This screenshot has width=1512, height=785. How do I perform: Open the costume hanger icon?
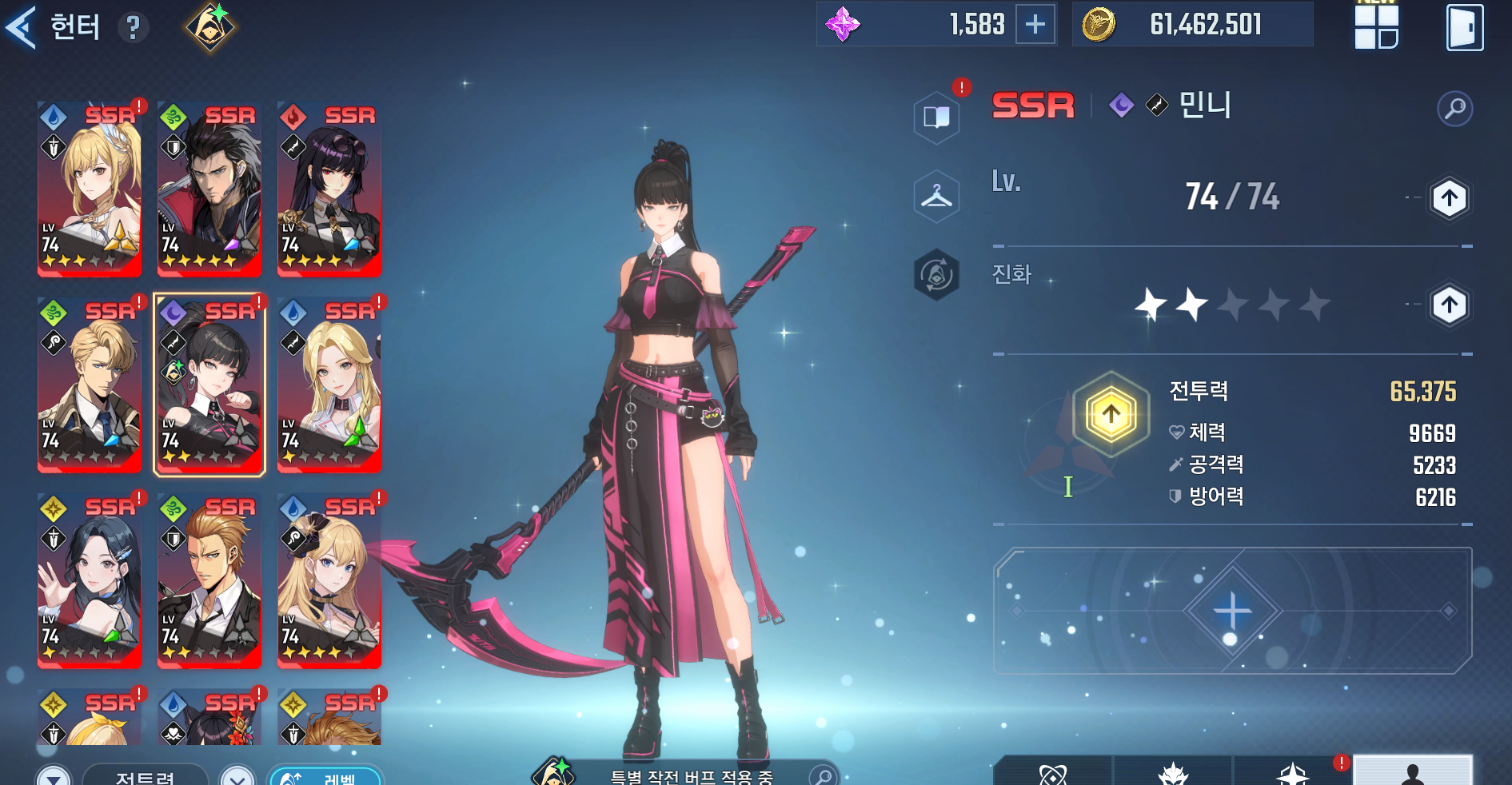[936, 196]
